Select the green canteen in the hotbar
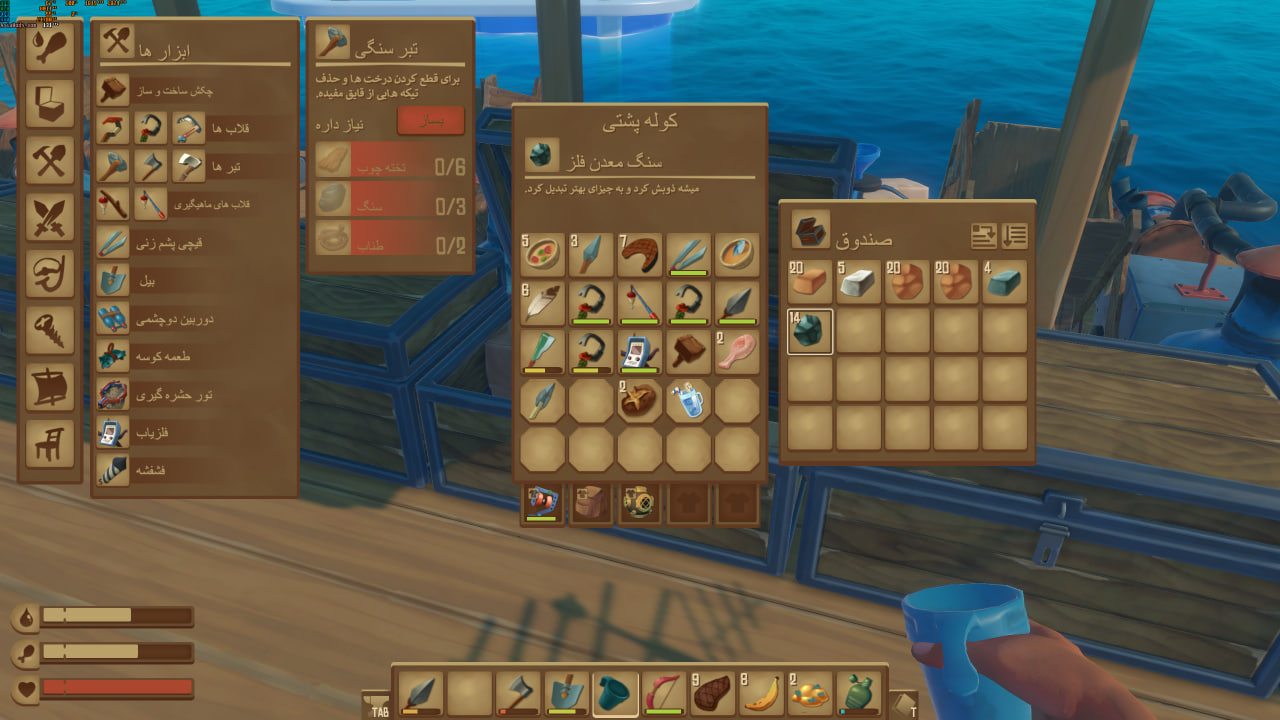 coord(860,694)
